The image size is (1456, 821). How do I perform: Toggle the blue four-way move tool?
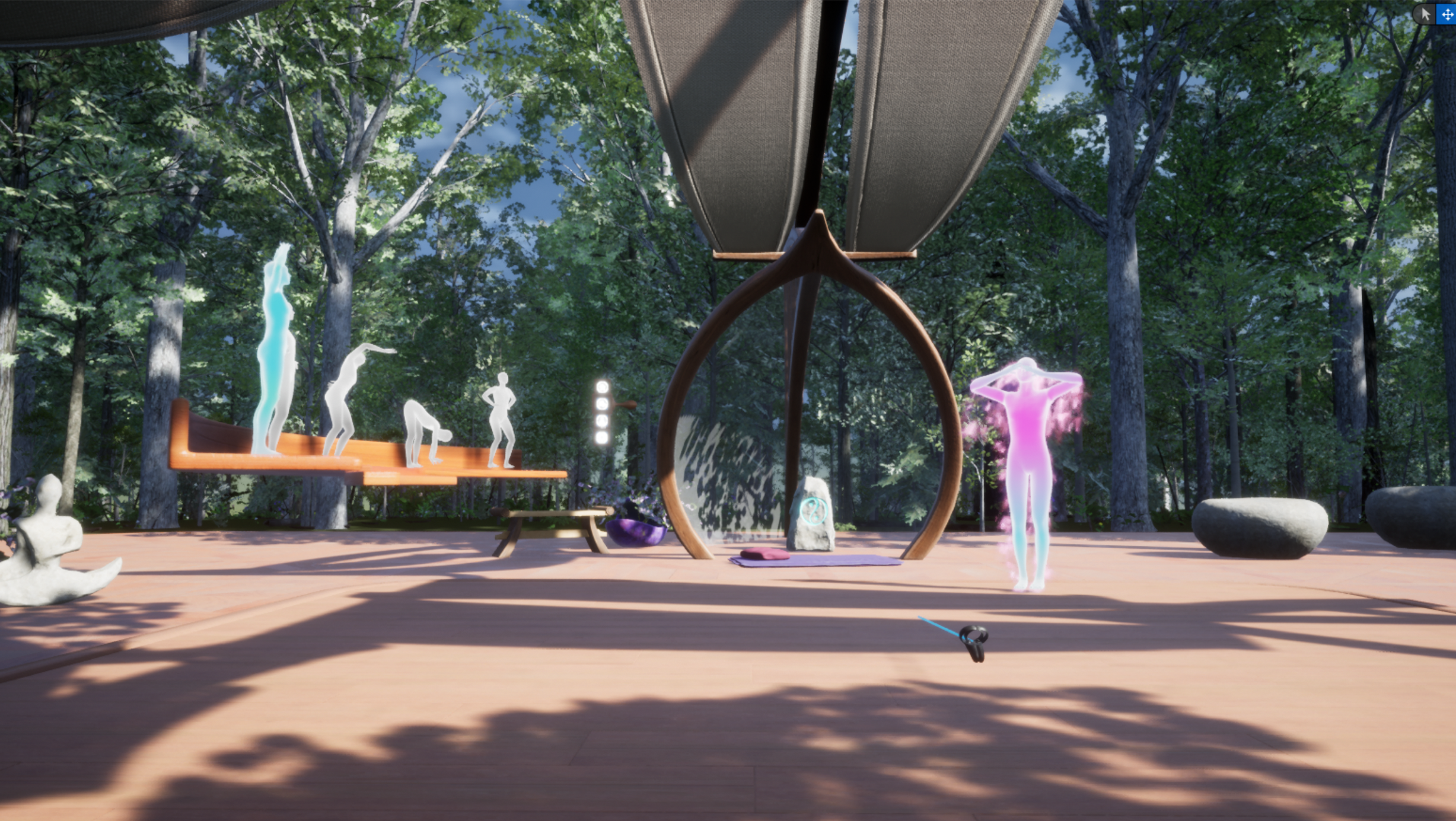[x=1447, y=14]
